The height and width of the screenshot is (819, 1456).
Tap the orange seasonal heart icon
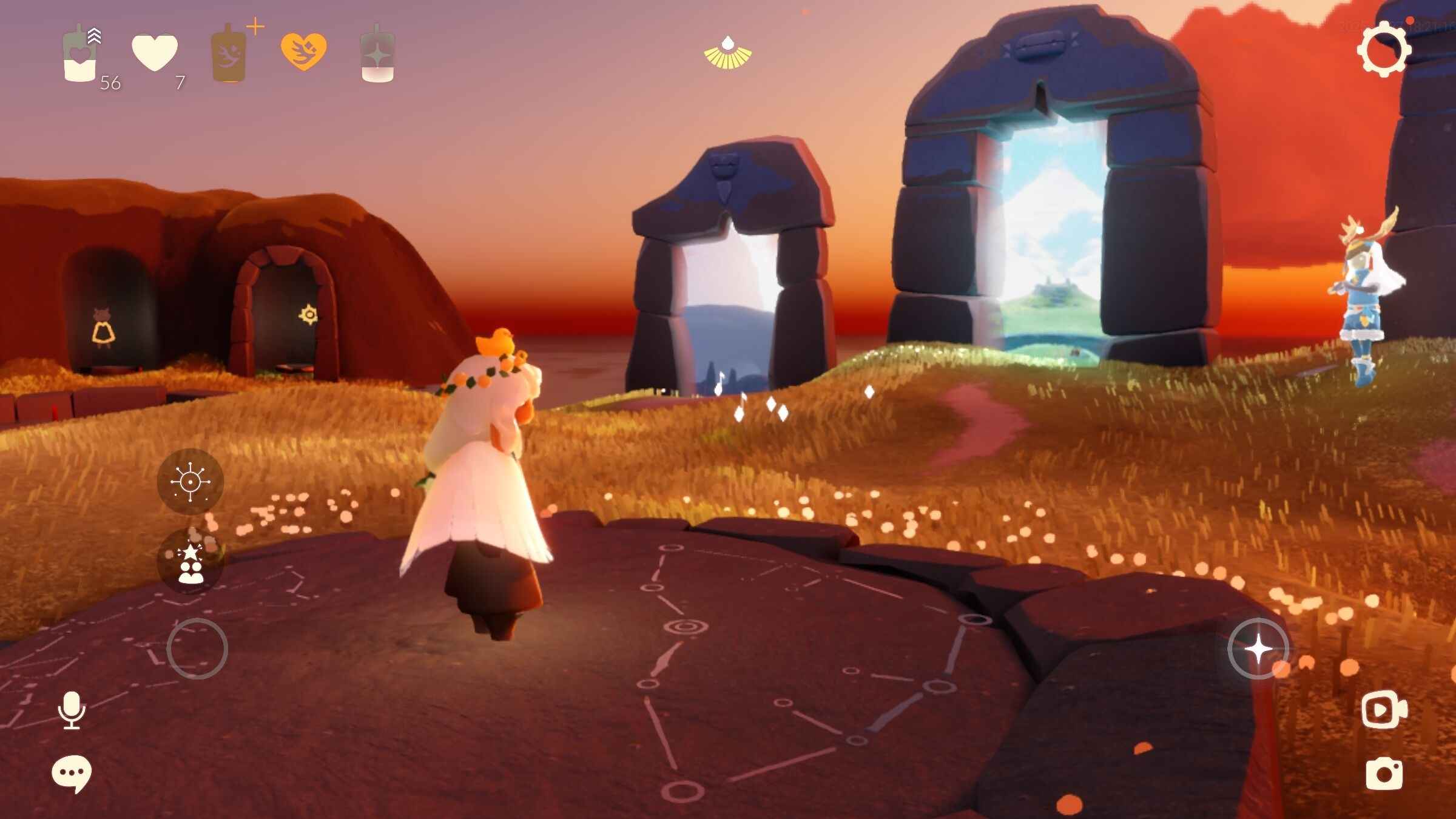[x=303, y=52]
